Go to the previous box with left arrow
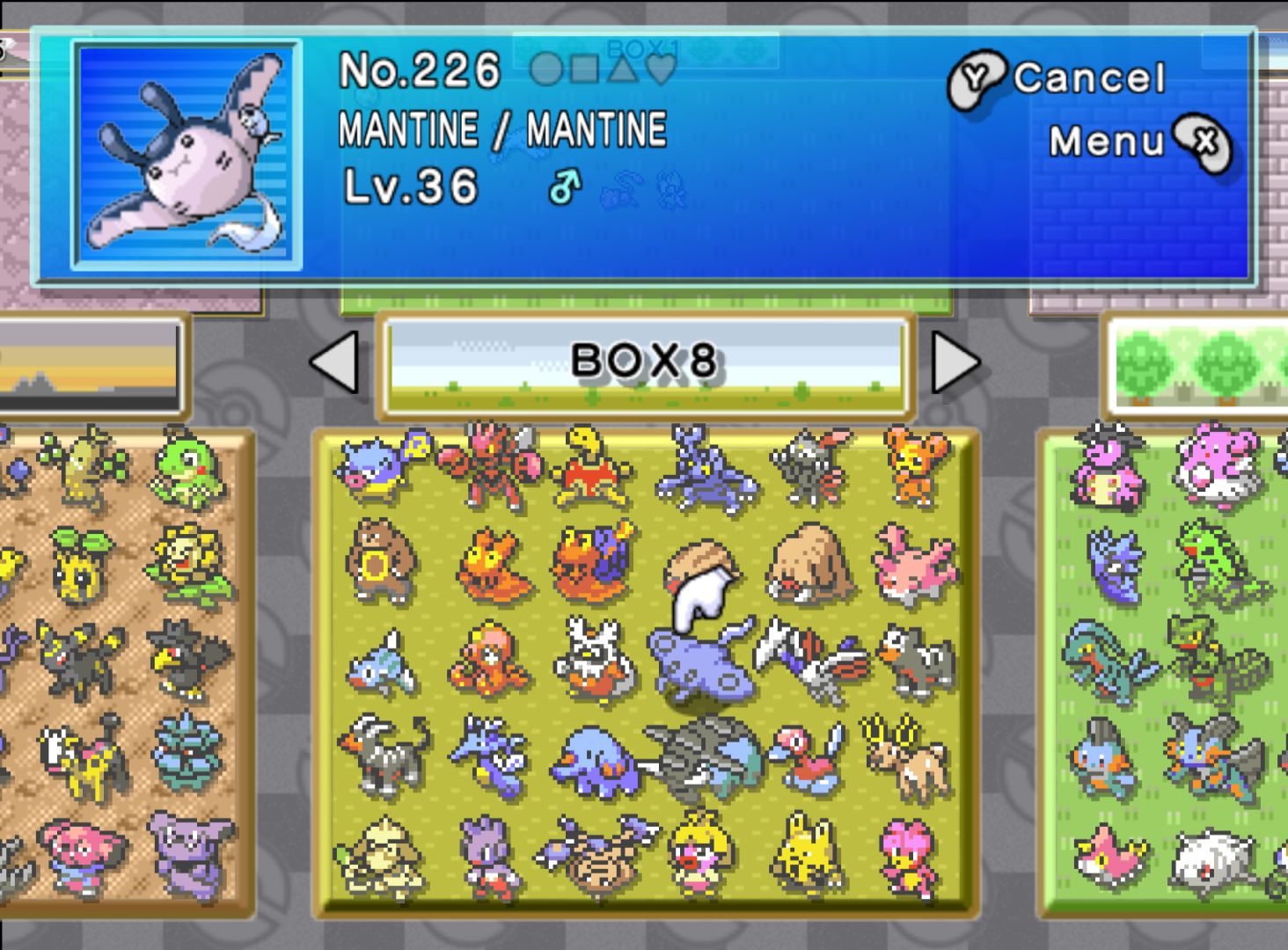 pos(335,362)
